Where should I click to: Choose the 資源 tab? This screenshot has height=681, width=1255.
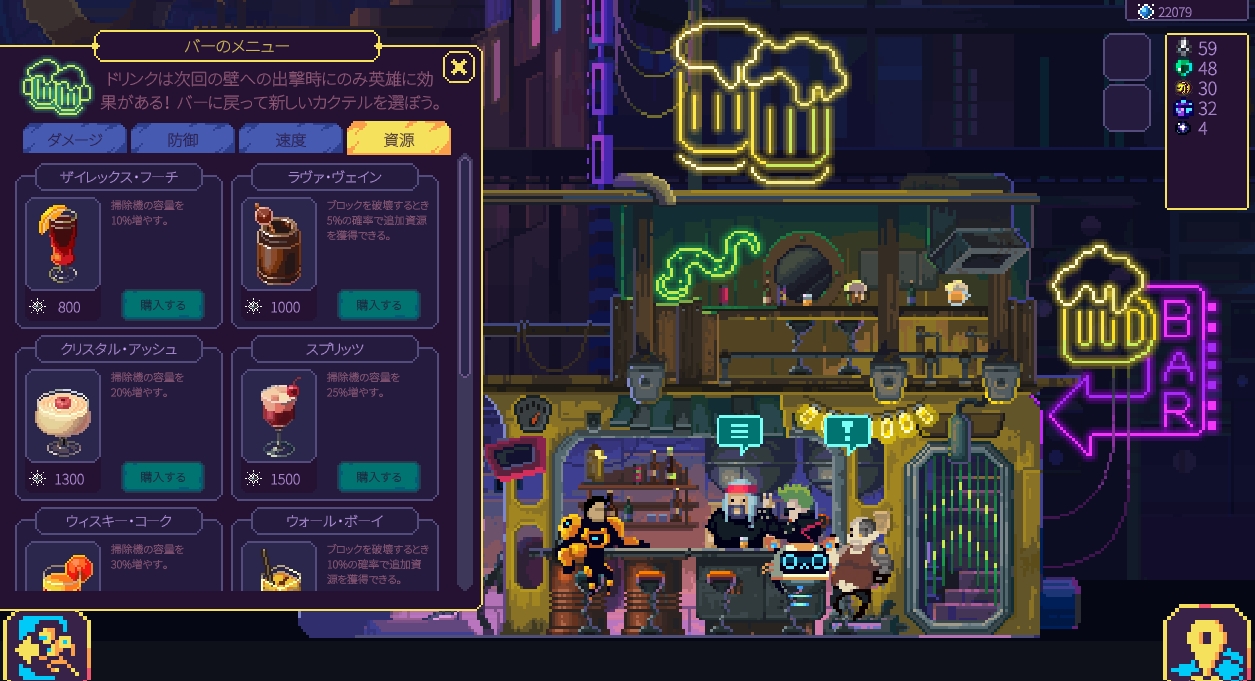[398, 140]
